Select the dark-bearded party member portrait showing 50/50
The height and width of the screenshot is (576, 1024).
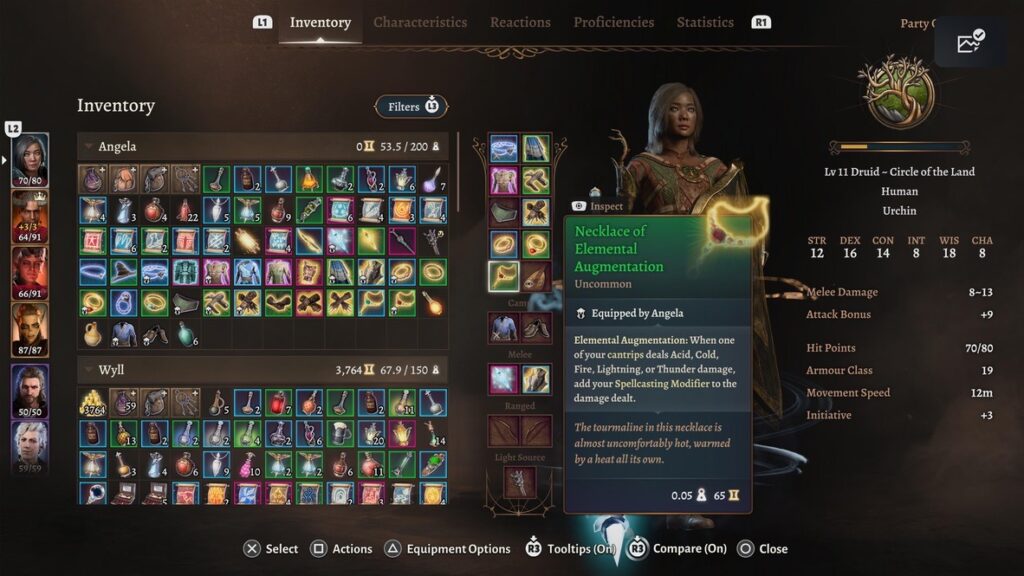[x=30, y=387]
